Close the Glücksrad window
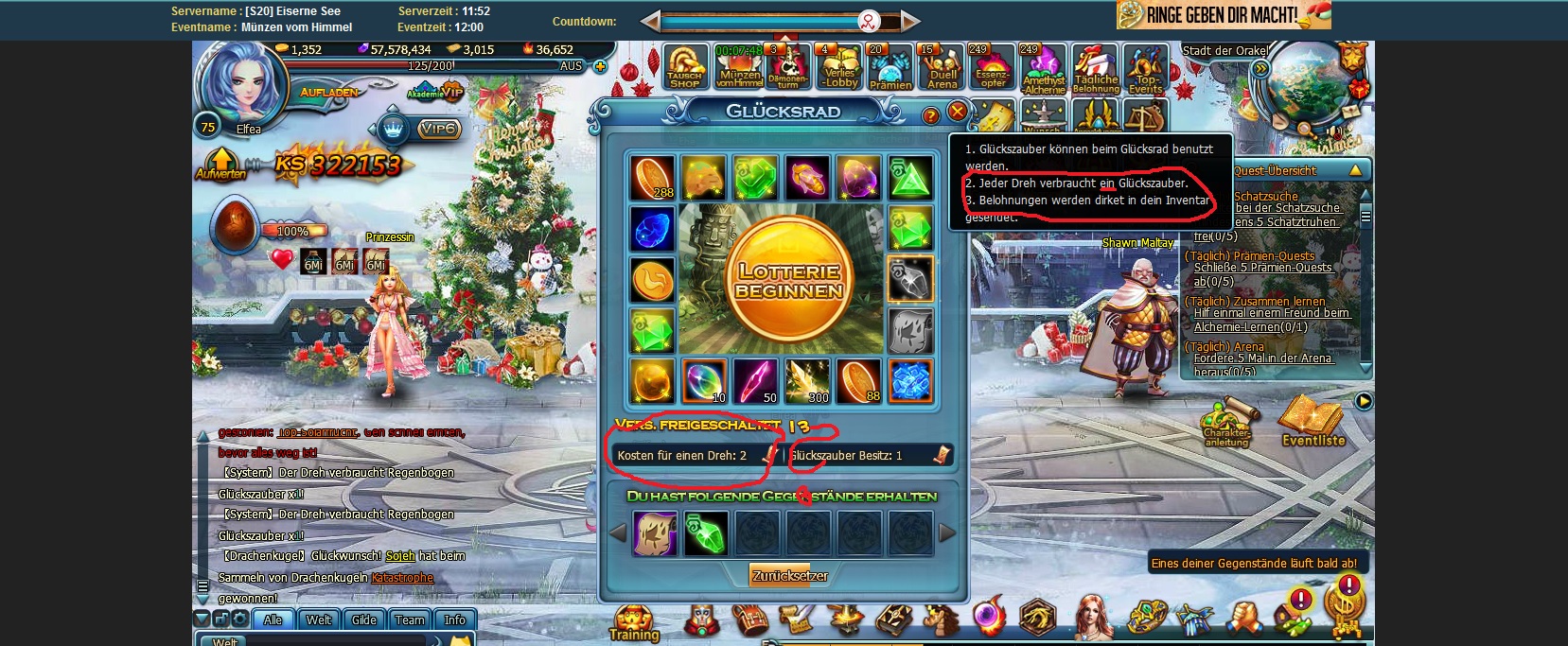The height and width of the screenshot is (646, 1568). 957,112
